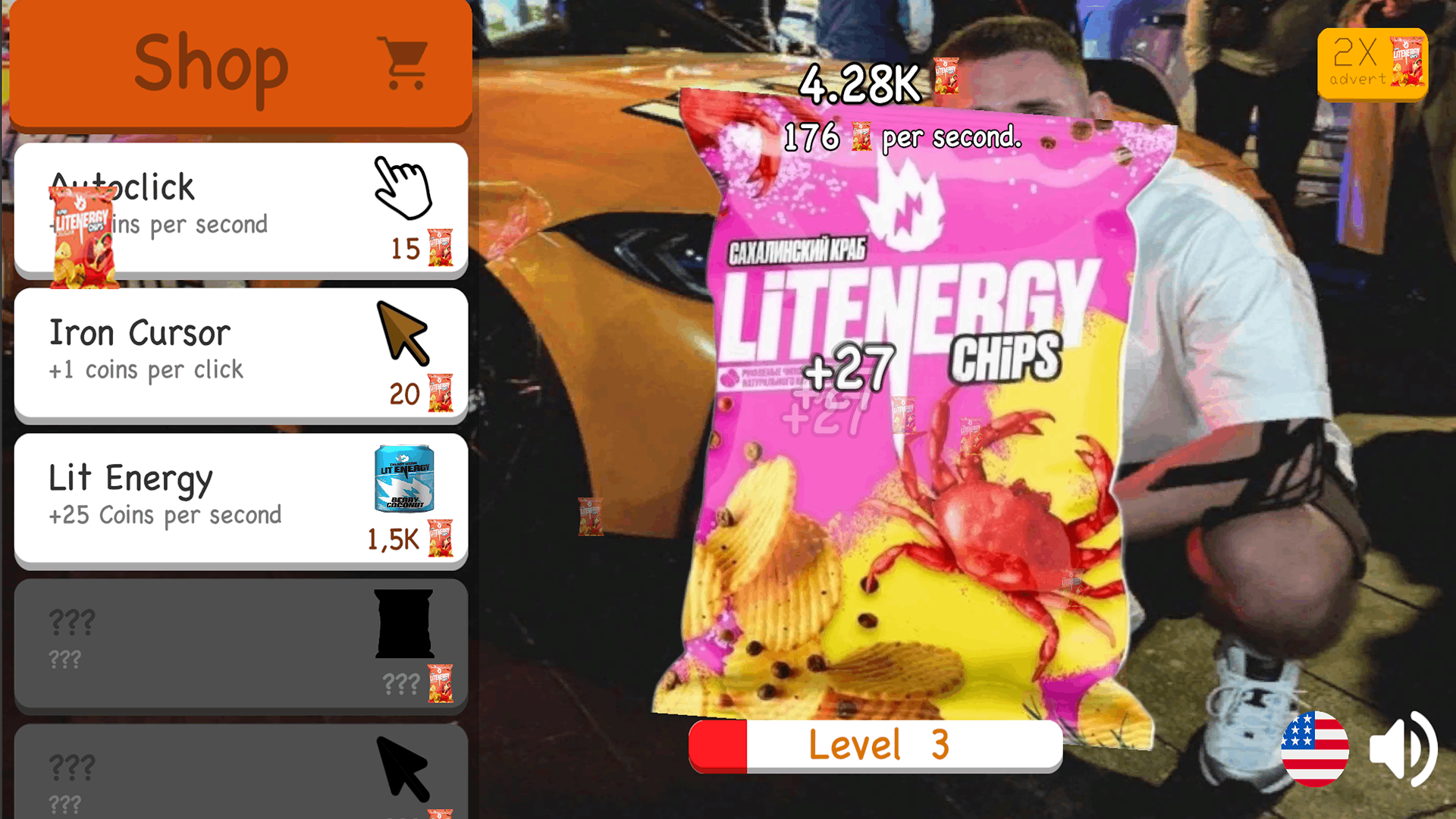
Task: Click the Lit Energy drink can icon
Action: click(404, 479)
